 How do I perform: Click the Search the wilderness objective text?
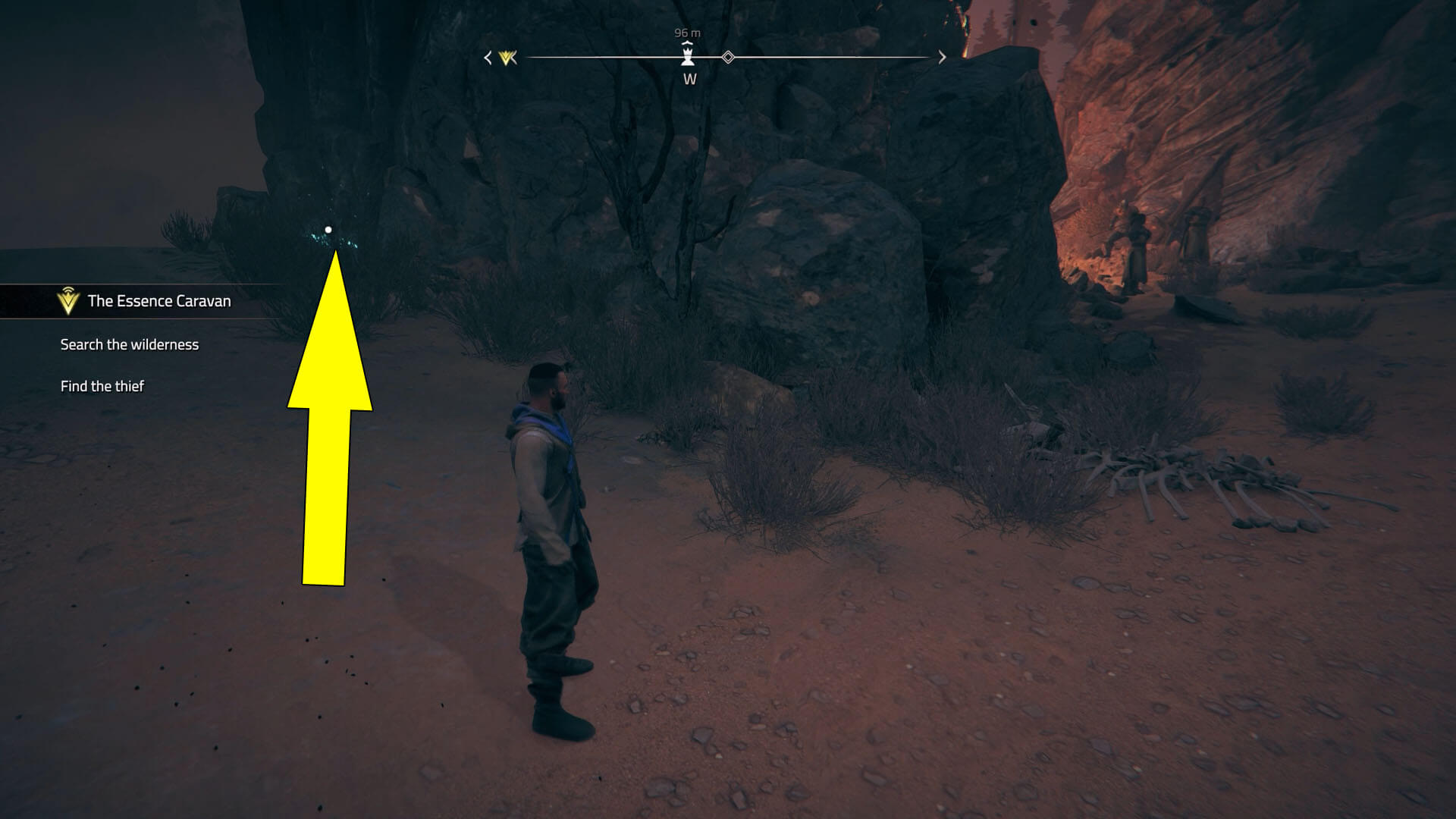(x=129, y=344)
